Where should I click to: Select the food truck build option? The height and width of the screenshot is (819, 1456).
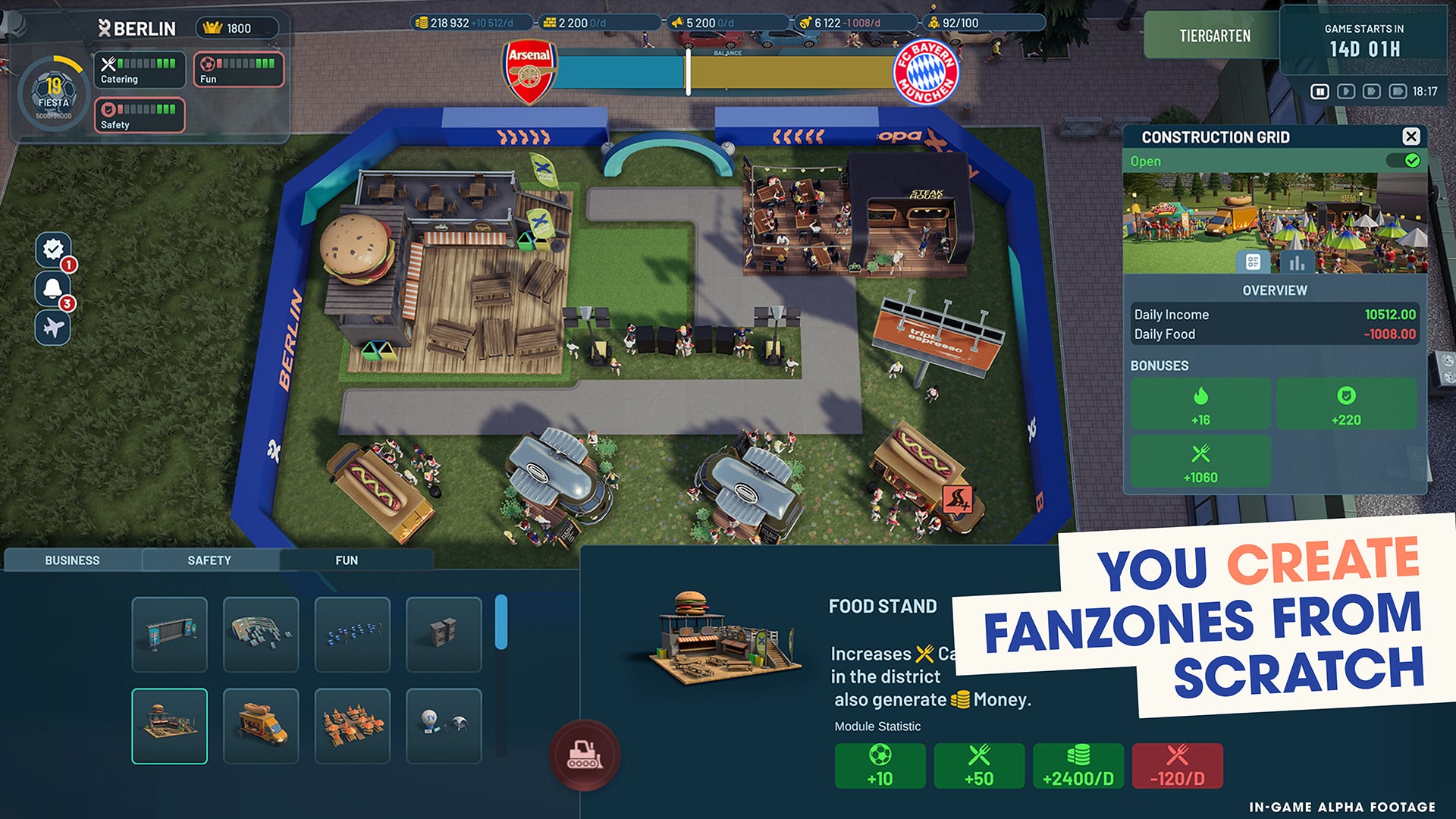tap(260, 725)
